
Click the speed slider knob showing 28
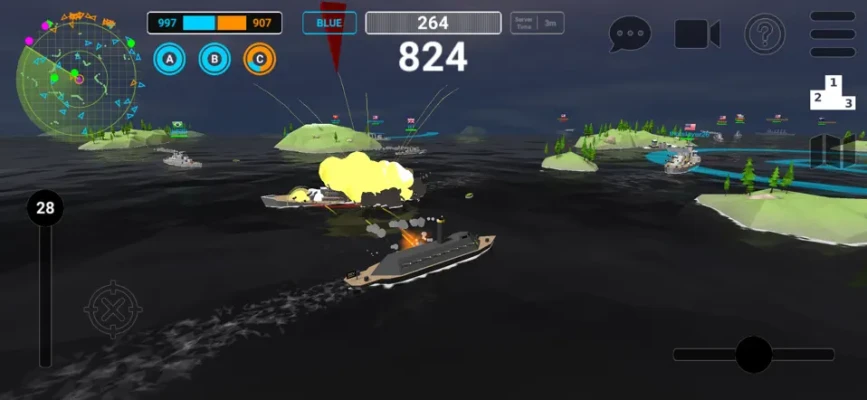pos(45,208)
